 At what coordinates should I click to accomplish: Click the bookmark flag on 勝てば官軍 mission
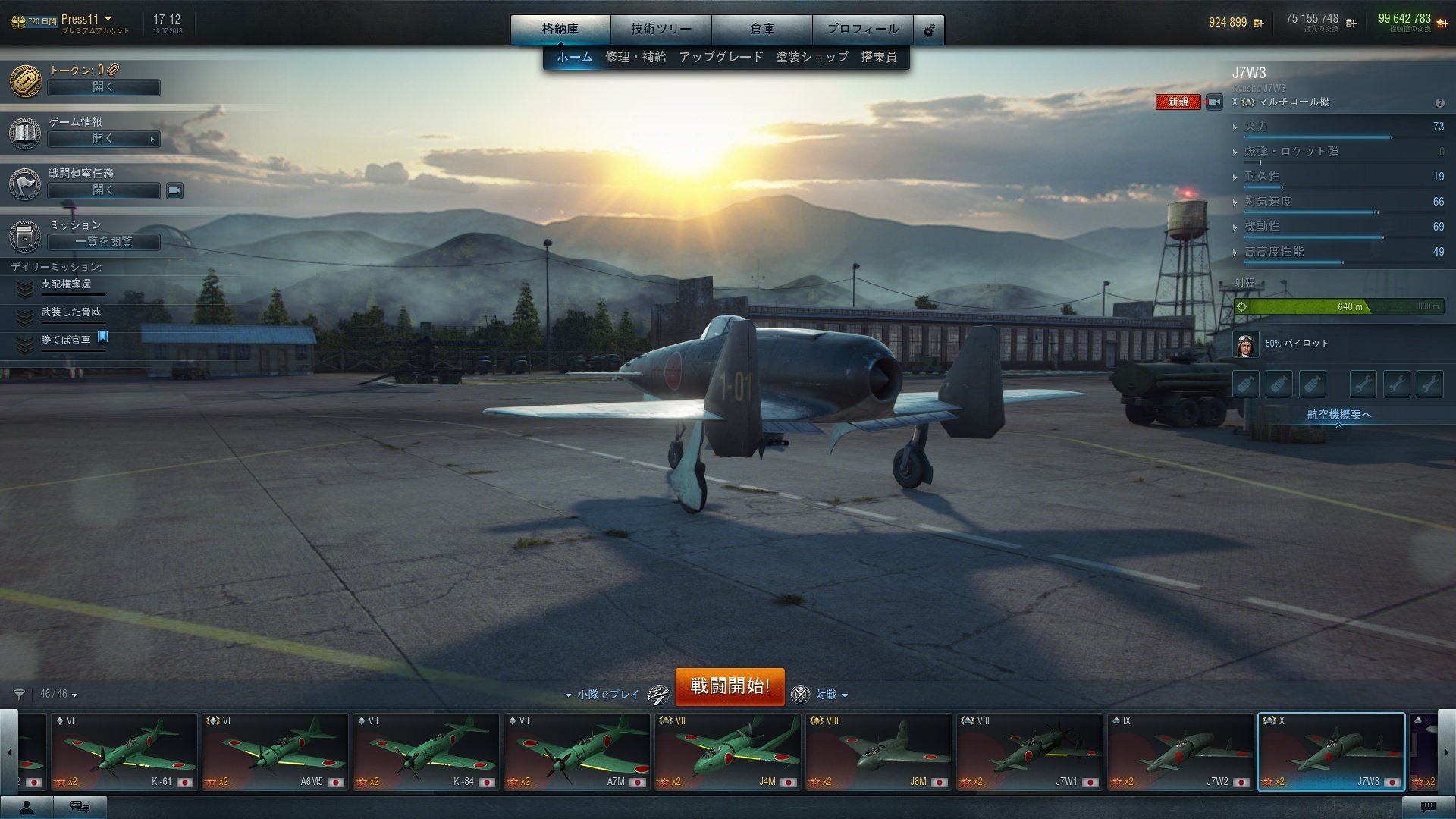tap(104, 339)
